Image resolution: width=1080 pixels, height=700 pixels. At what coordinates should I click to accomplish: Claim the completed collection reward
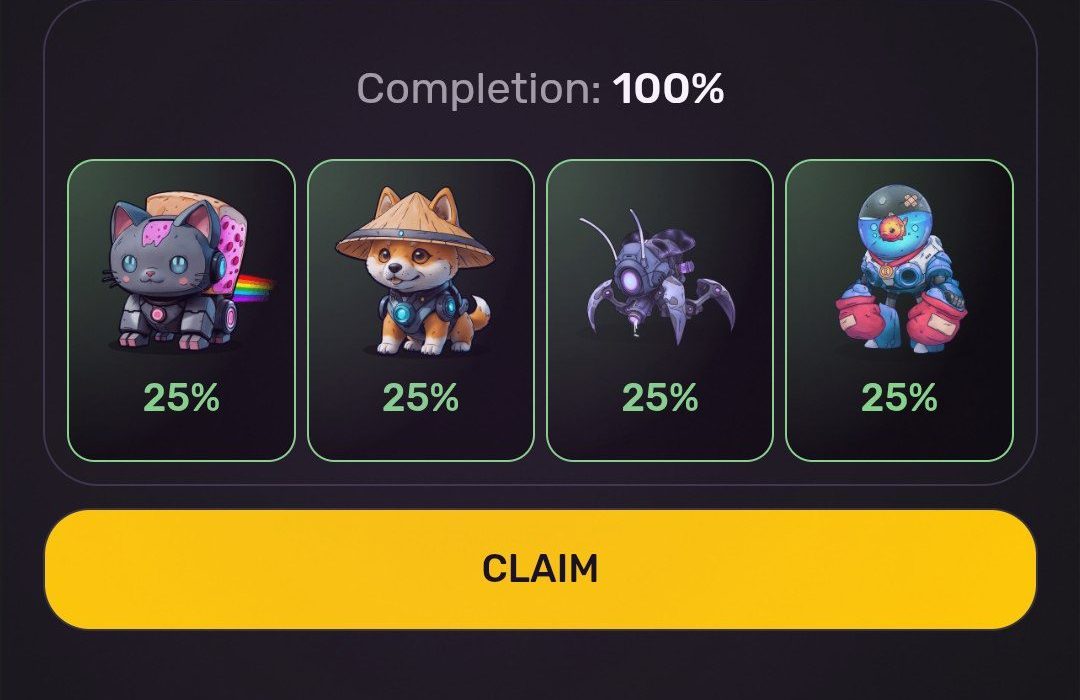pos(540,569)
